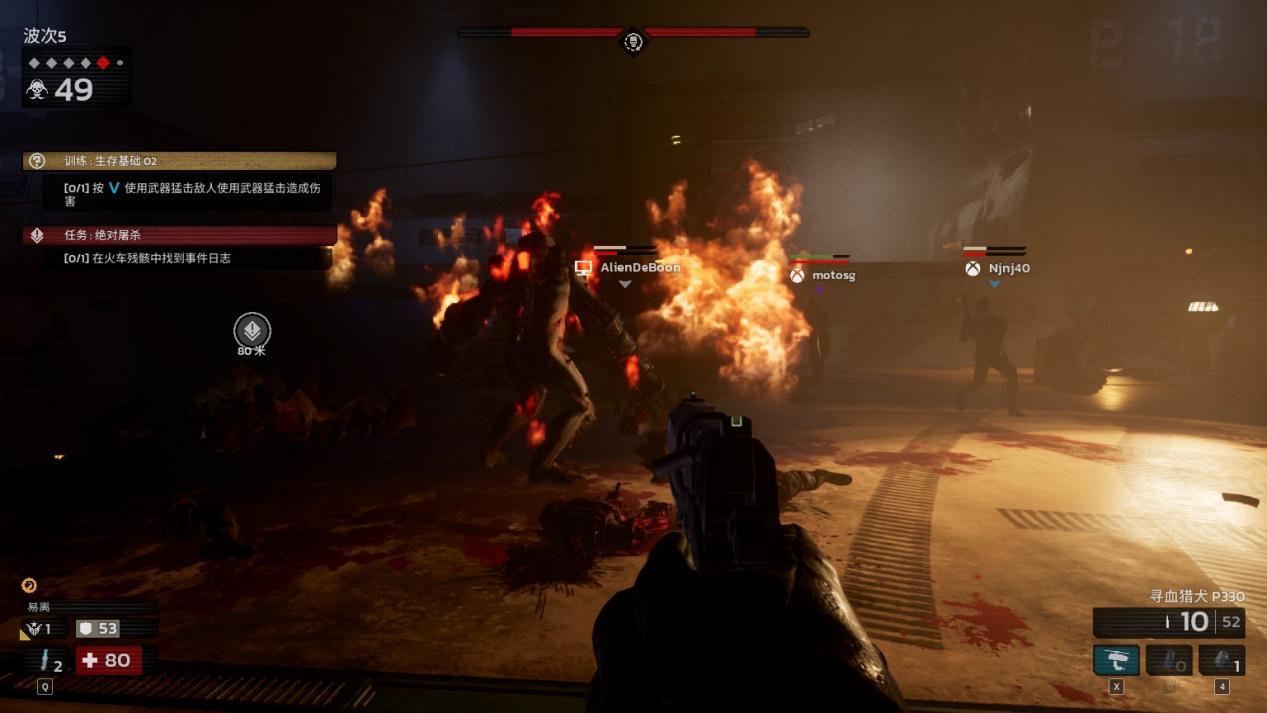Click the orange swirl status icon

(29, 585)
